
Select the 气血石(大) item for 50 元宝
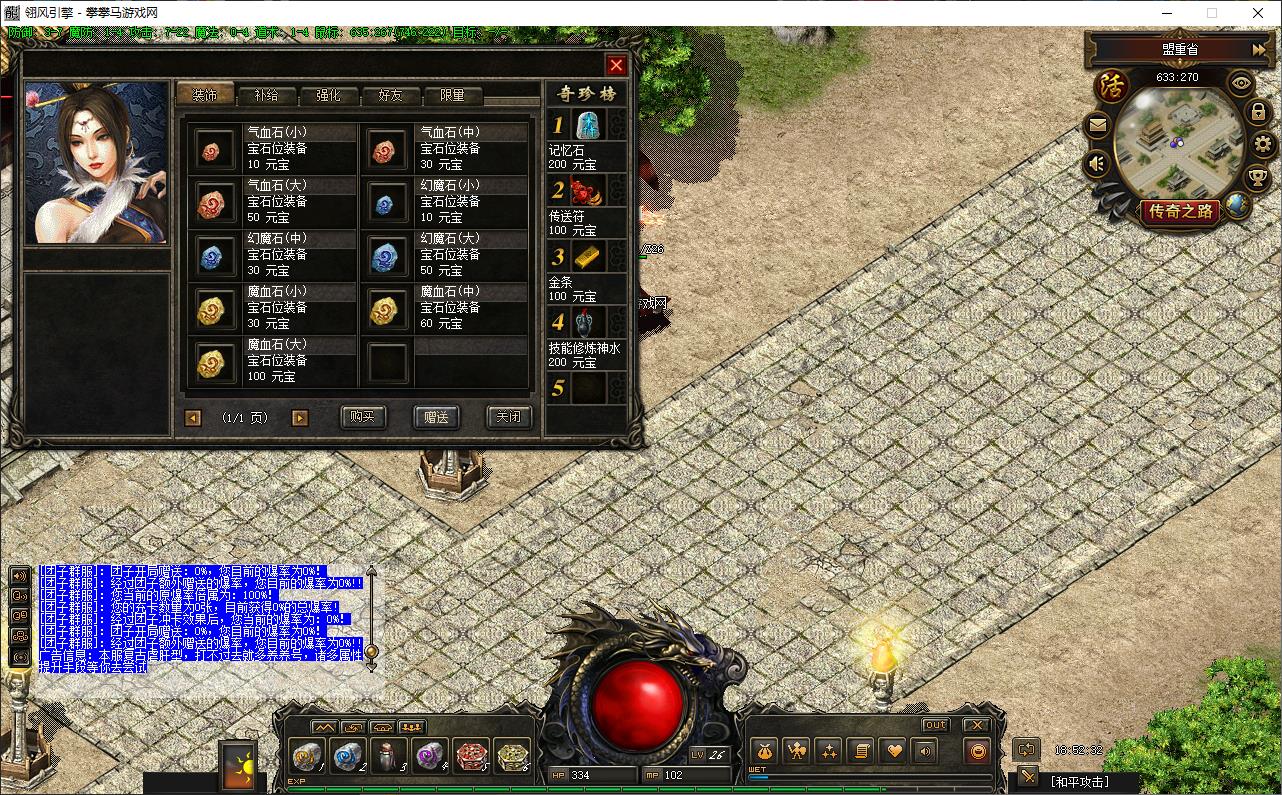(x=272, y=202)
